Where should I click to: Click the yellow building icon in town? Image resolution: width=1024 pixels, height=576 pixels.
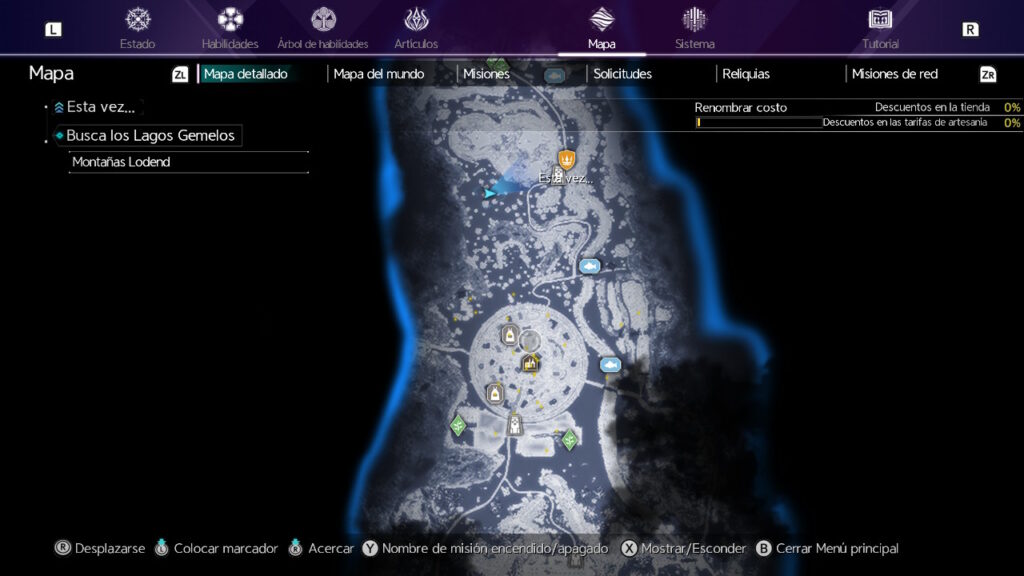[530, 364]
